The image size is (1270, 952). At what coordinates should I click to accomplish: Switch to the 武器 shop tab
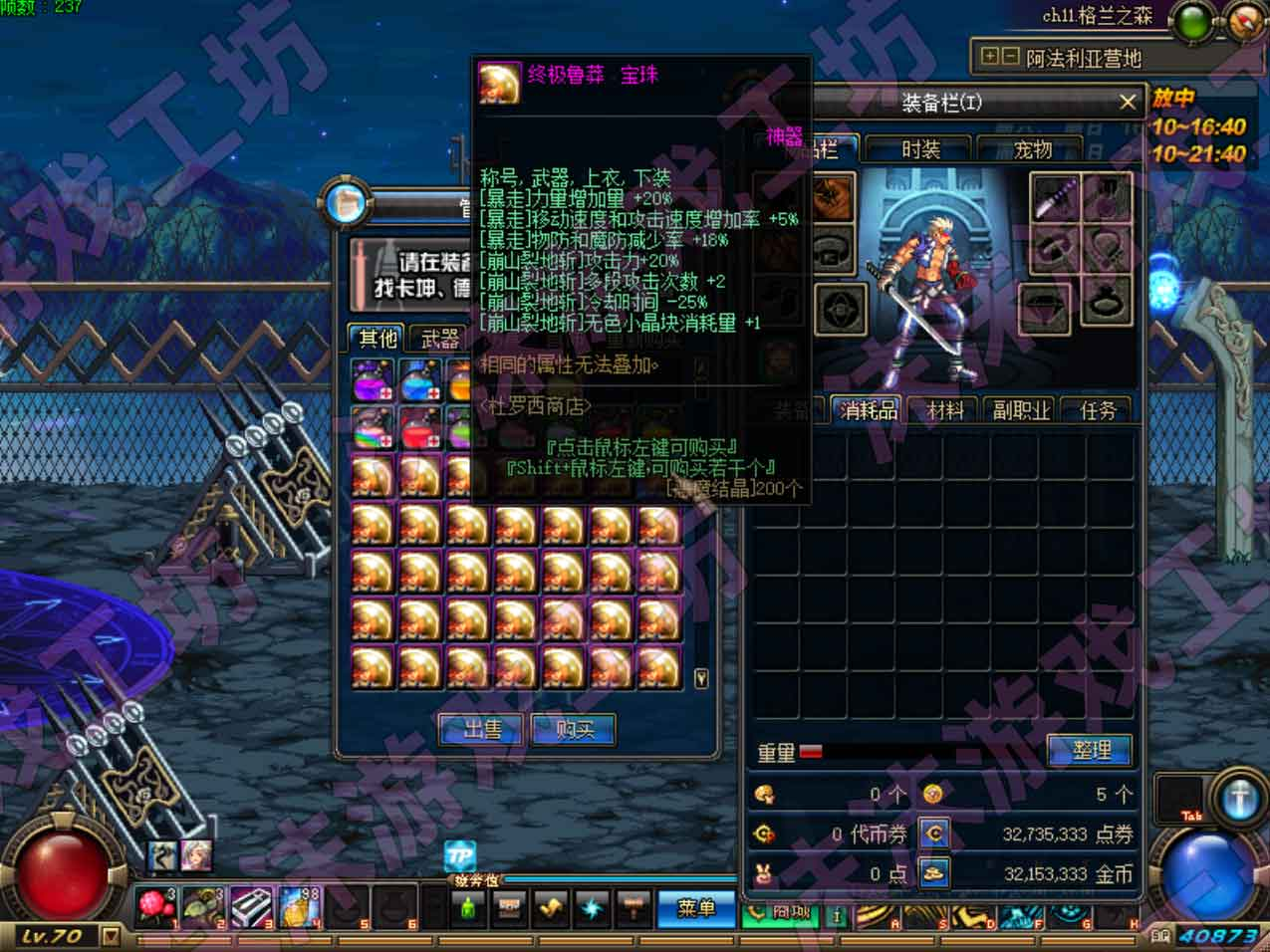pyautogui.click(x=439, y=339)
